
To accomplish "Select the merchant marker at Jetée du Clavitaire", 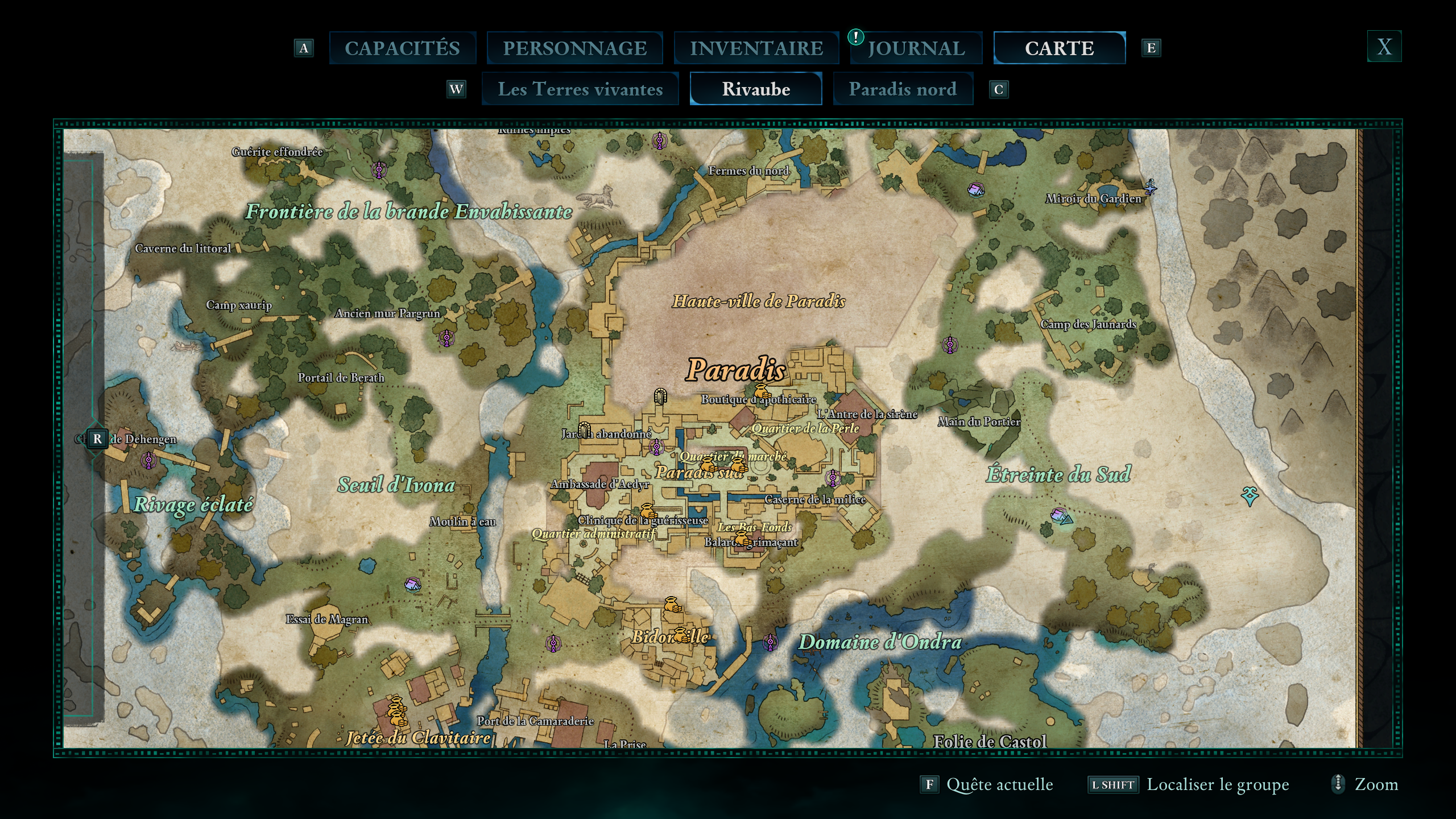I will pos(396,712).
